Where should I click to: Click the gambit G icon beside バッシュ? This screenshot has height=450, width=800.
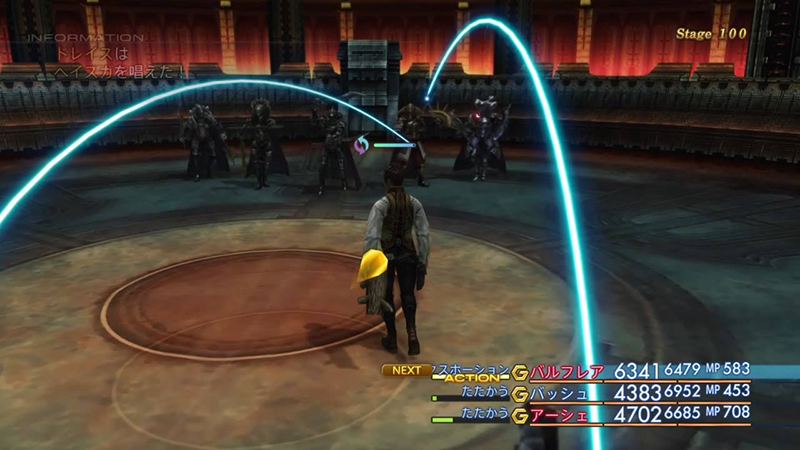tap(520, 393)
